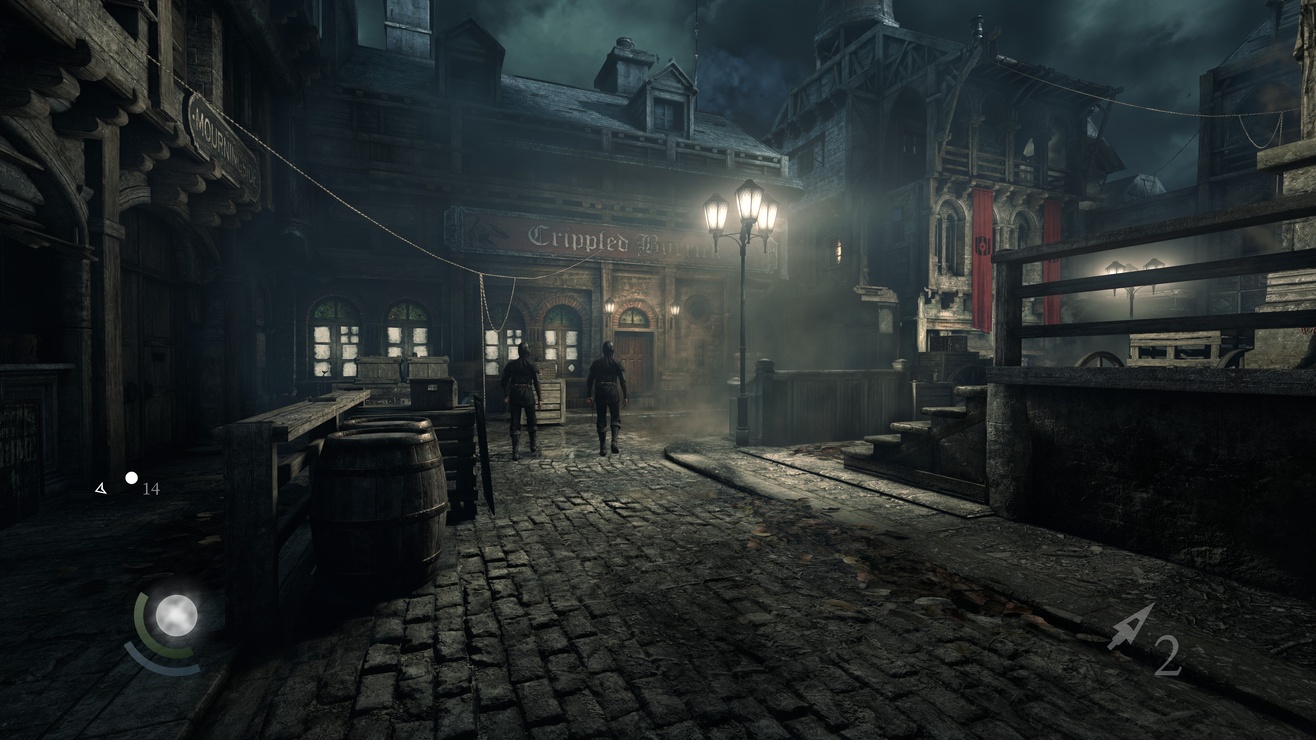The height and width of the screenshot is (740, 1316).
Task: Click the small arrowhead cursor icon on the left
Action: click(x=99, y=489)
